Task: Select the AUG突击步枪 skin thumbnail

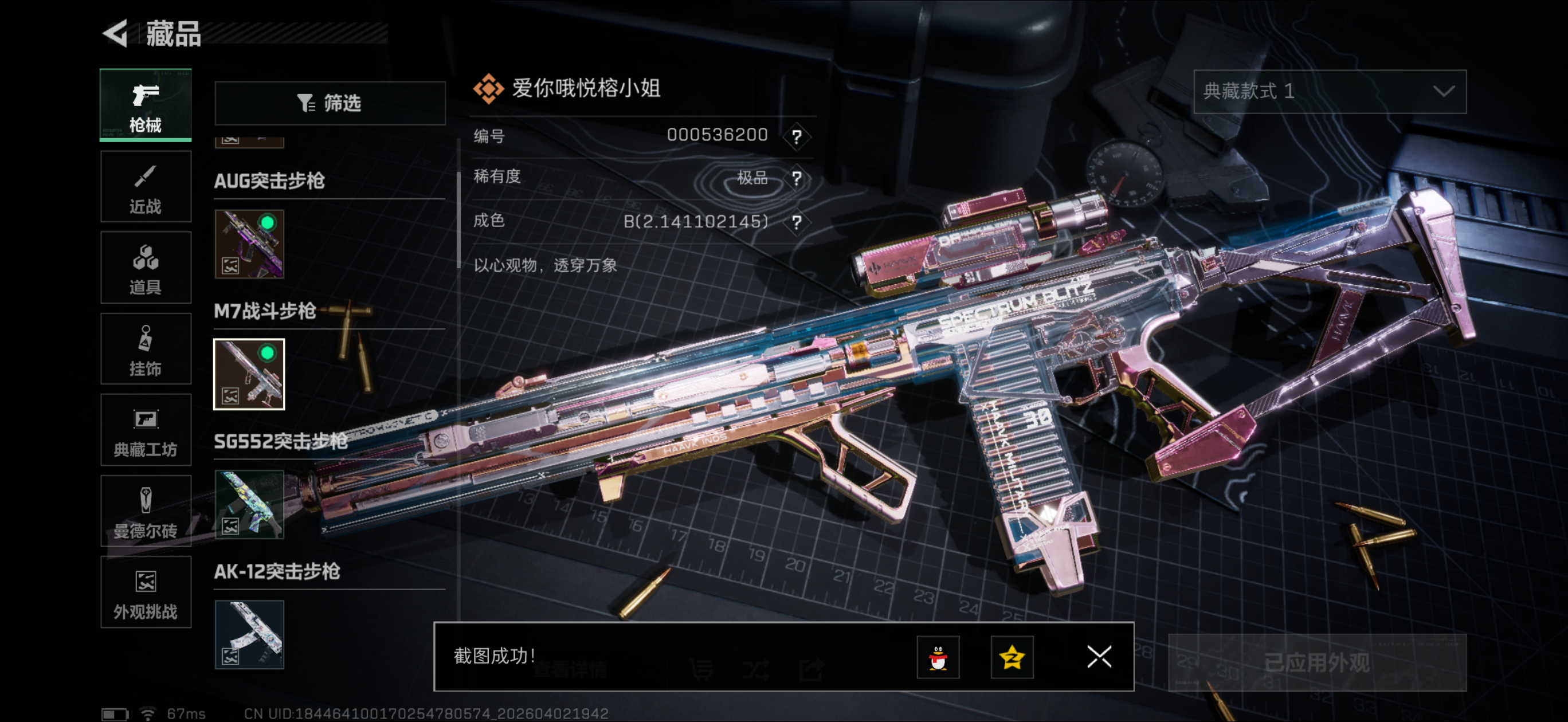Action: [249, 244]
